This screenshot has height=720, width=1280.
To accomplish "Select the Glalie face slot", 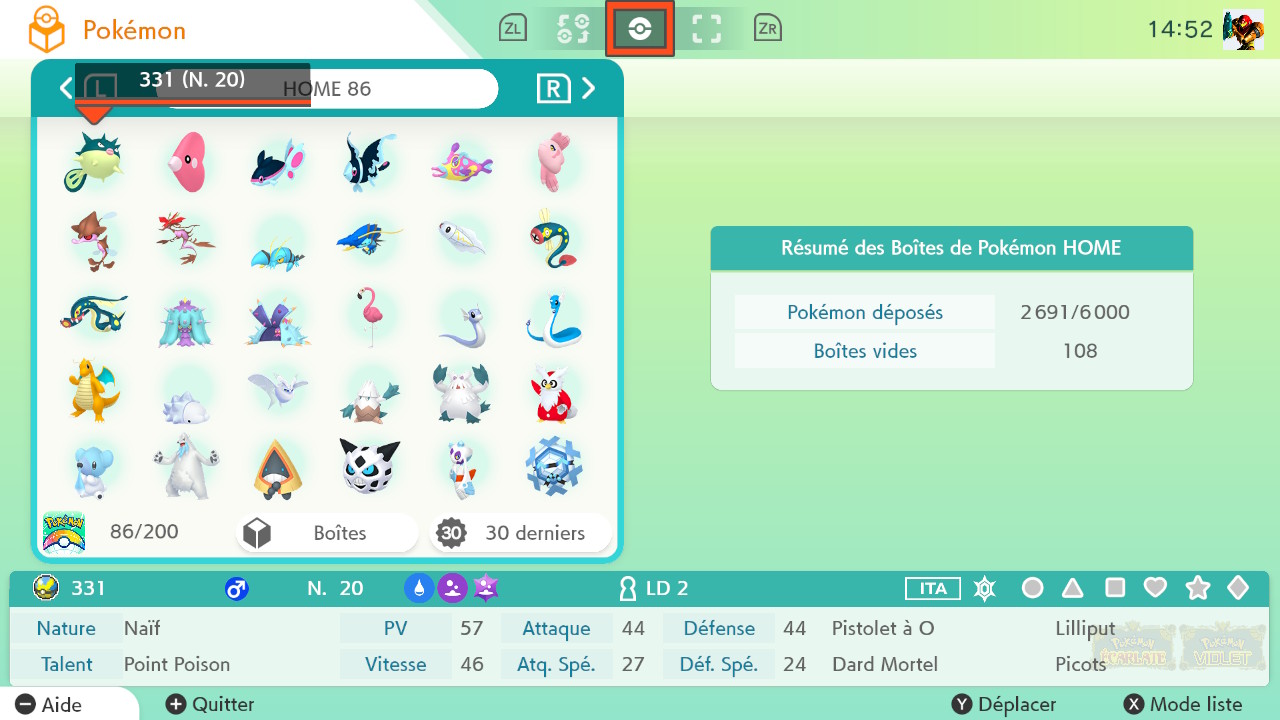I will point(369,466).
